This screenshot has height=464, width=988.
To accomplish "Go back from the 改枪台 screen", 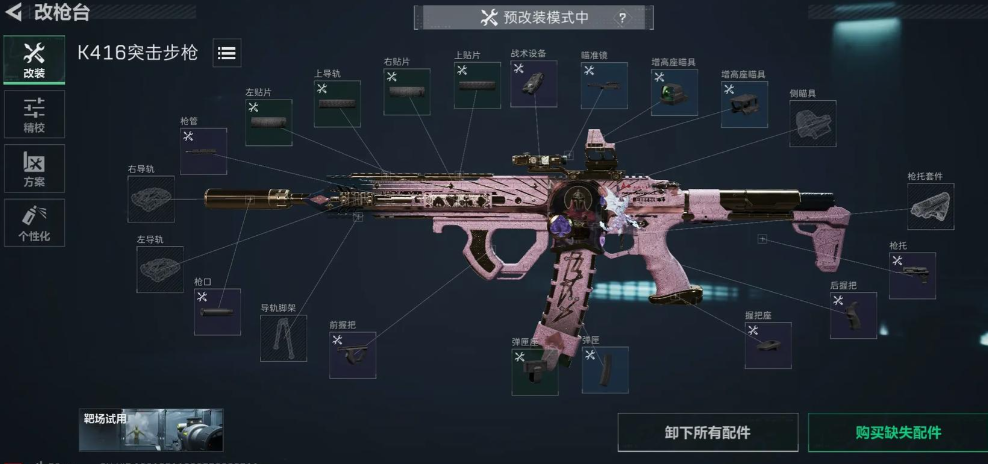I will (x=15, y=14).
